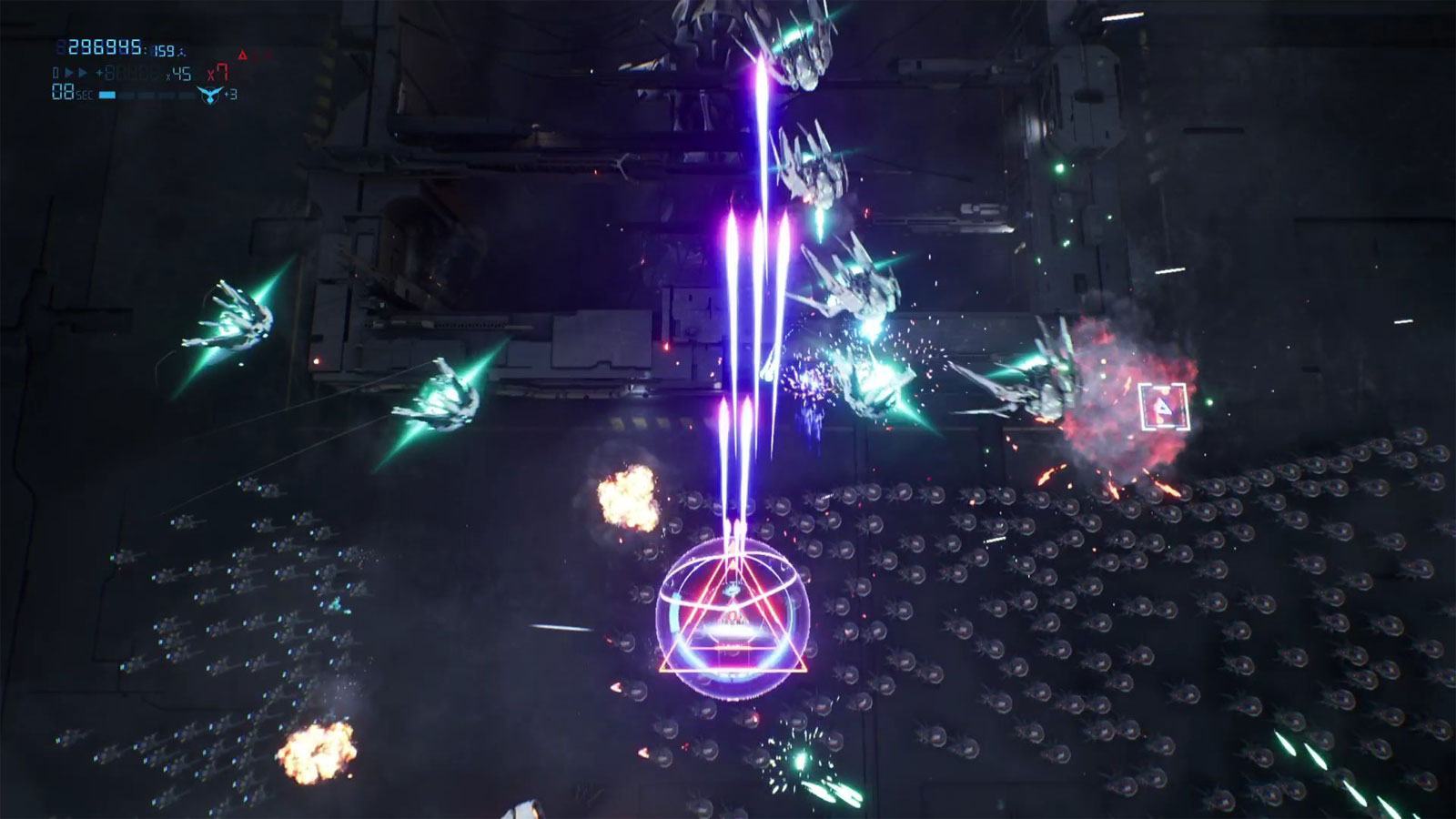Select the blue bird lives icon in HUD

click(211, 94)
